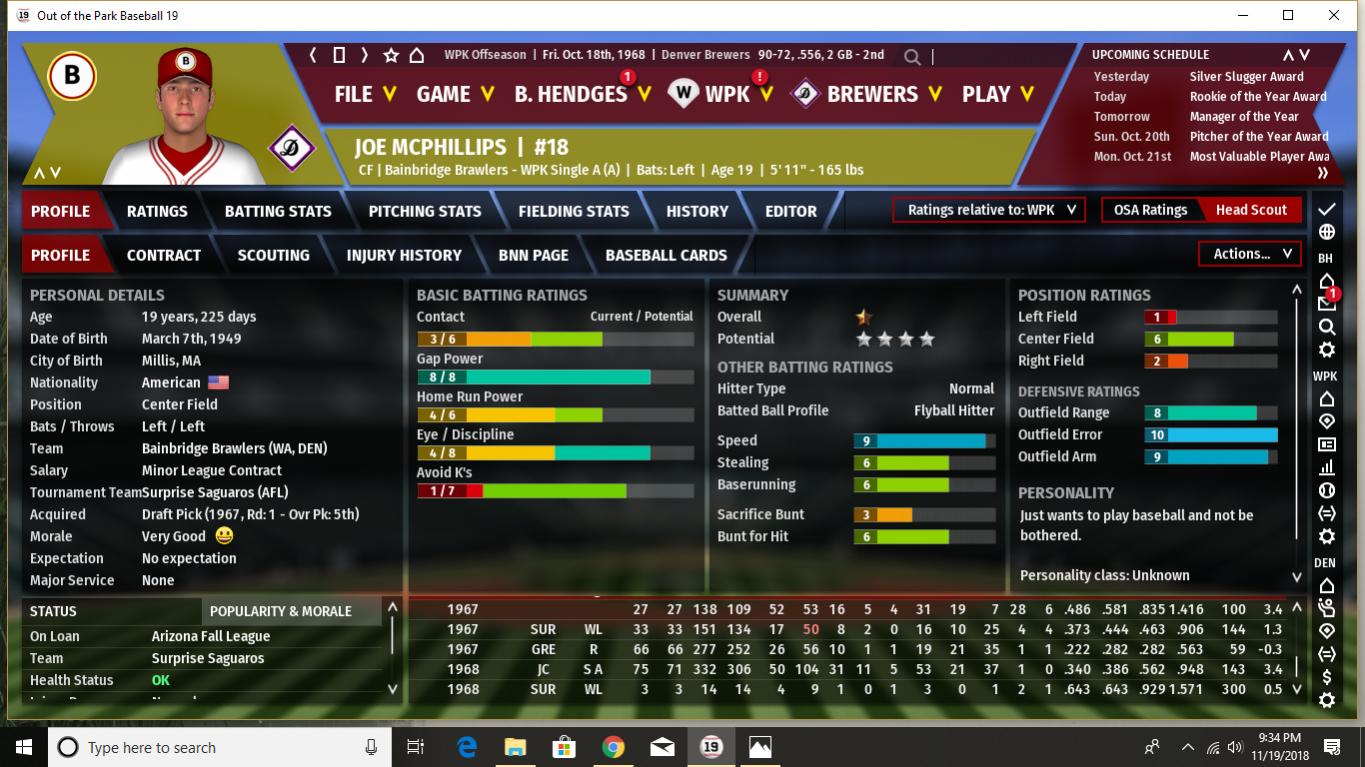The width and height of the screenshot is (1365, 767).
Task: View the Batting Stats tab
Action: [x=278, y=211]
